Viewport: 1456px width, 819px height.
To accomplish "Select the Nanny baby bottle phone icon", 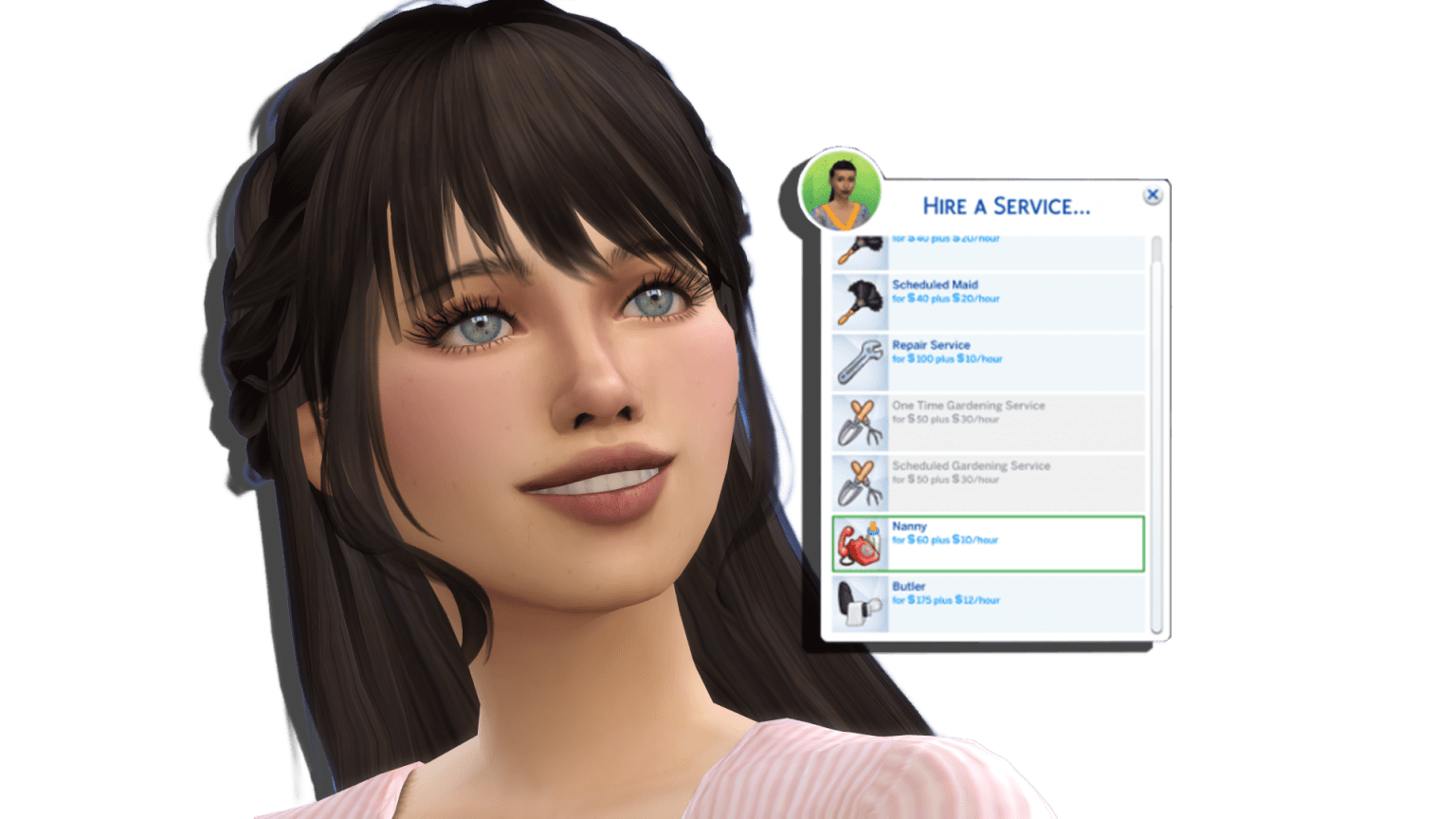I will pyautogui.click(x=858, y=540).
